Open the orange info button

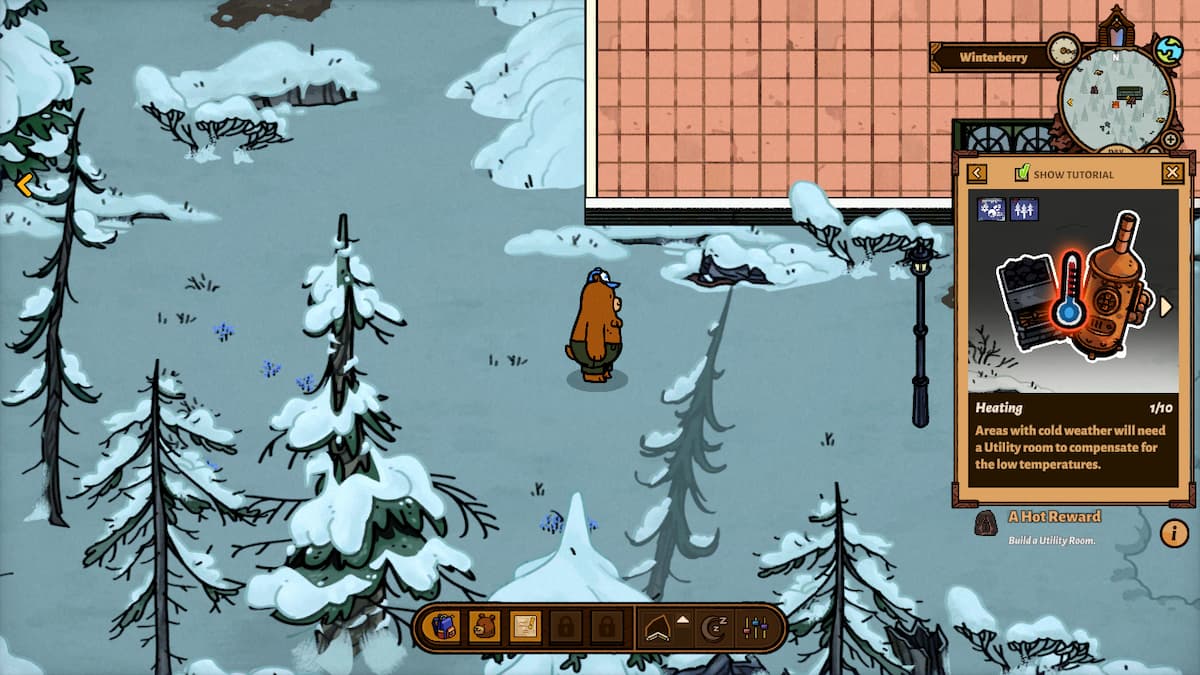click(x=1174, y=533)
